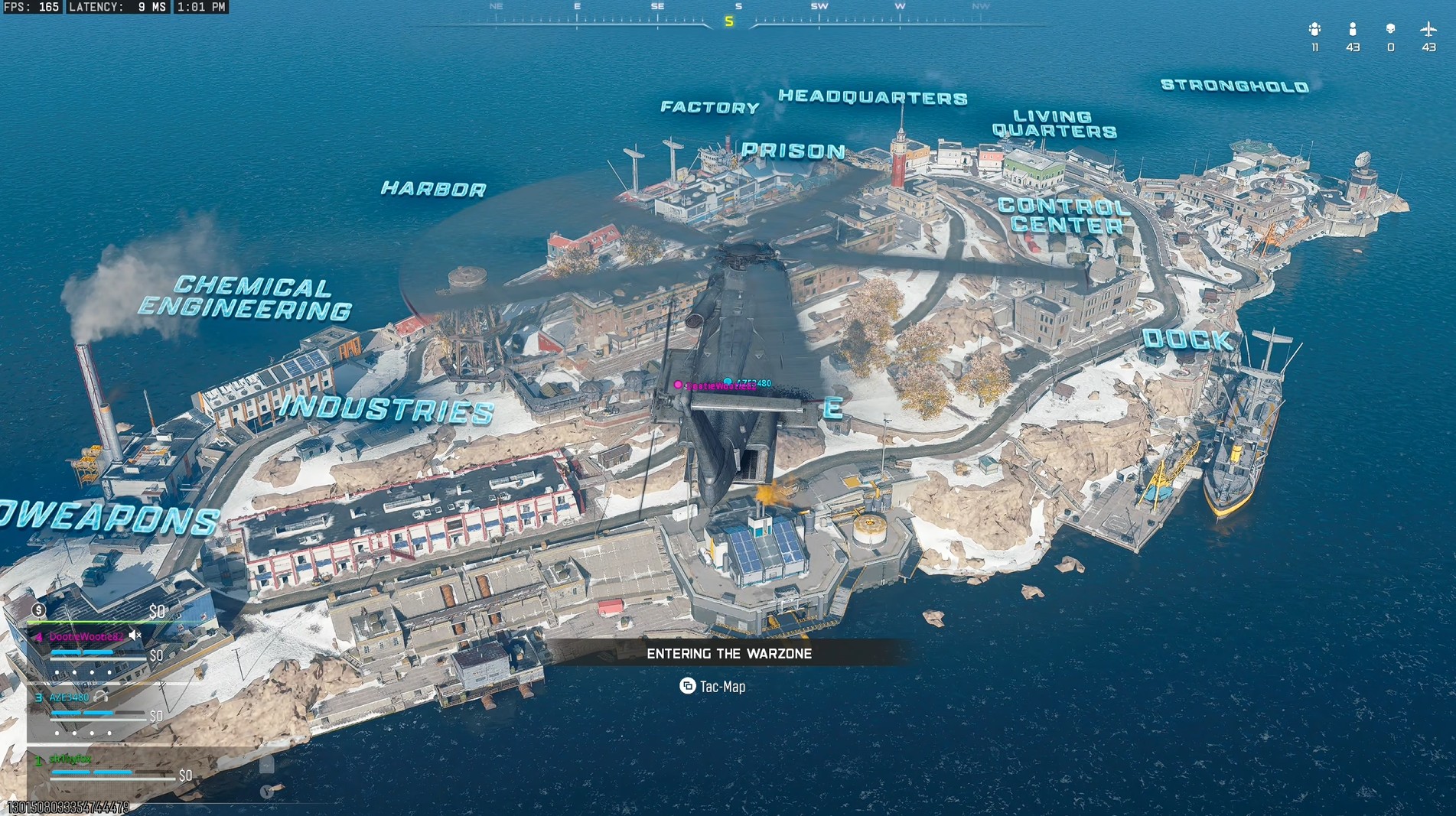The image size is (1456, 816).
Task: Select the skull elimination counter icon
Action: (1390, 33)
